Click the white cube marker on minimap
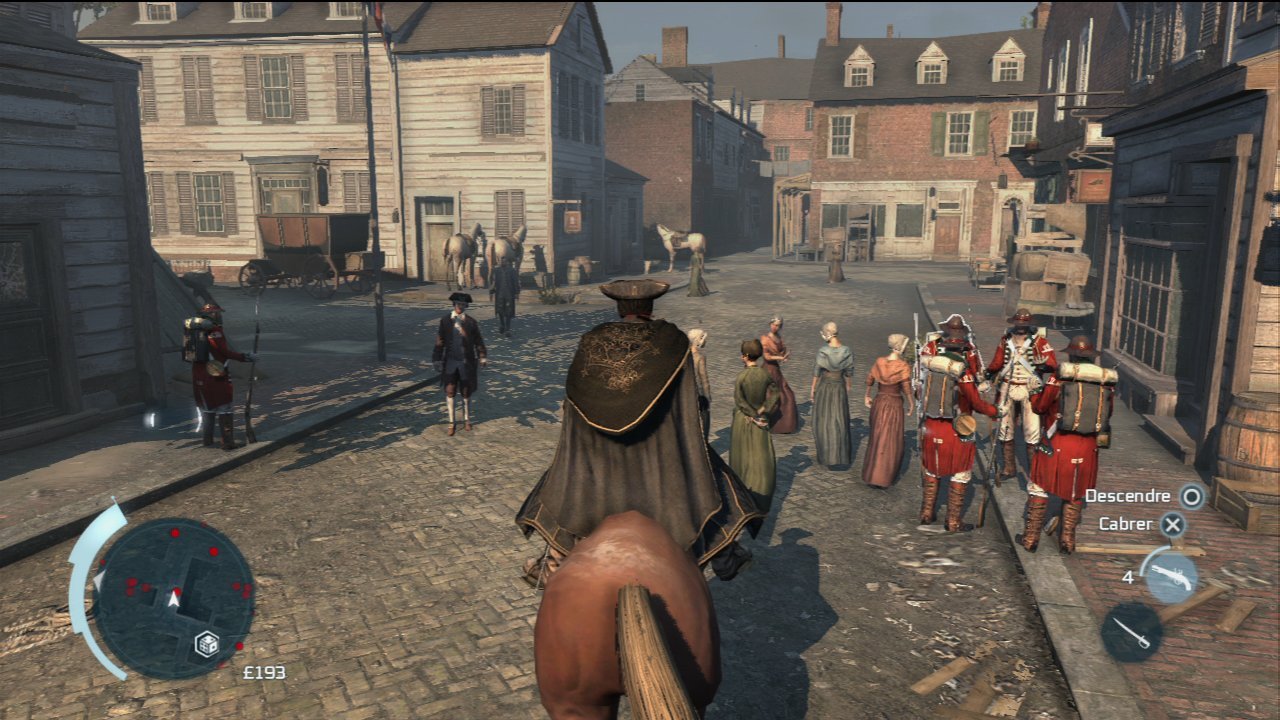1280x720 pixels. (208, 643)
